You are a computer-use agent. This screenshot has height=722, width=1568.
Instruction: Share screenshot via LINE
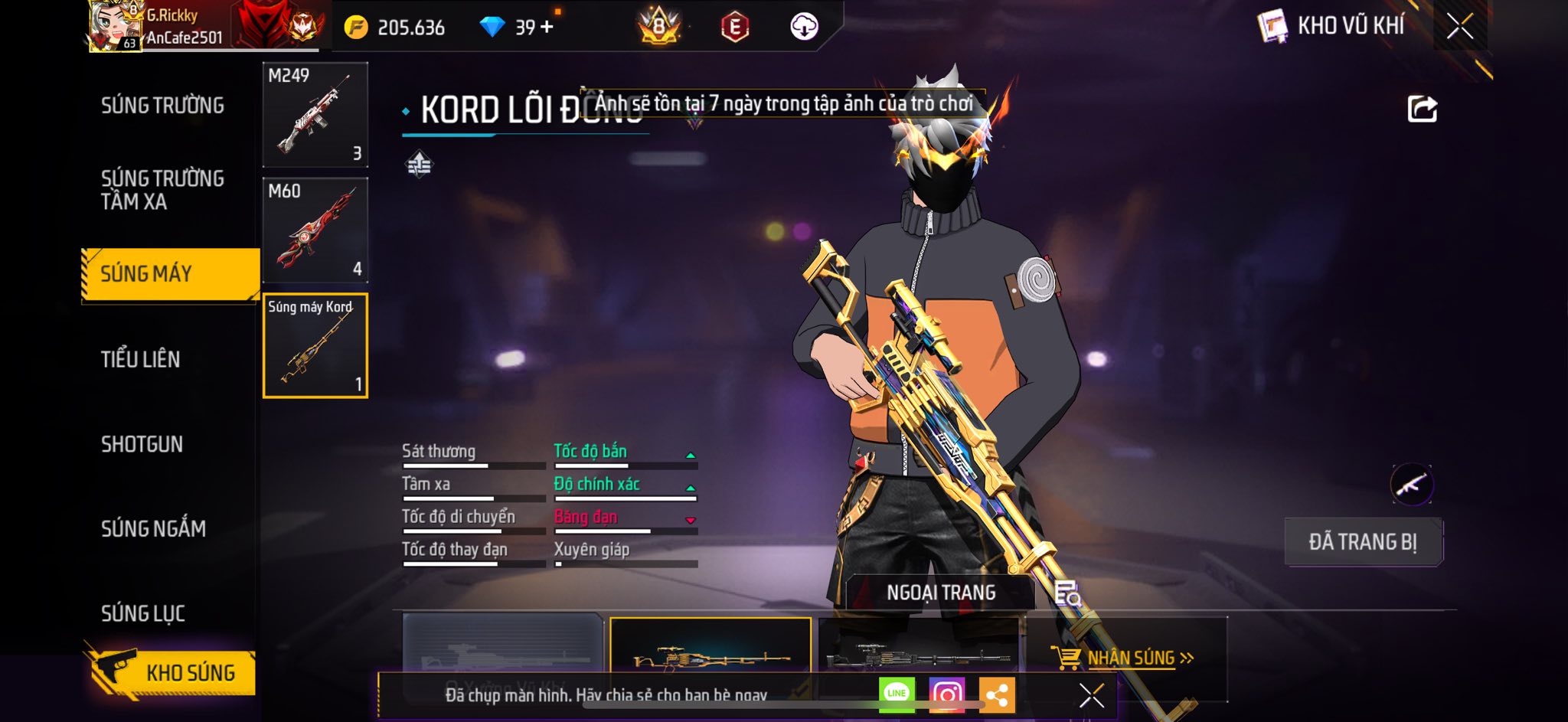pyautogui.click(x=897, y=694)
